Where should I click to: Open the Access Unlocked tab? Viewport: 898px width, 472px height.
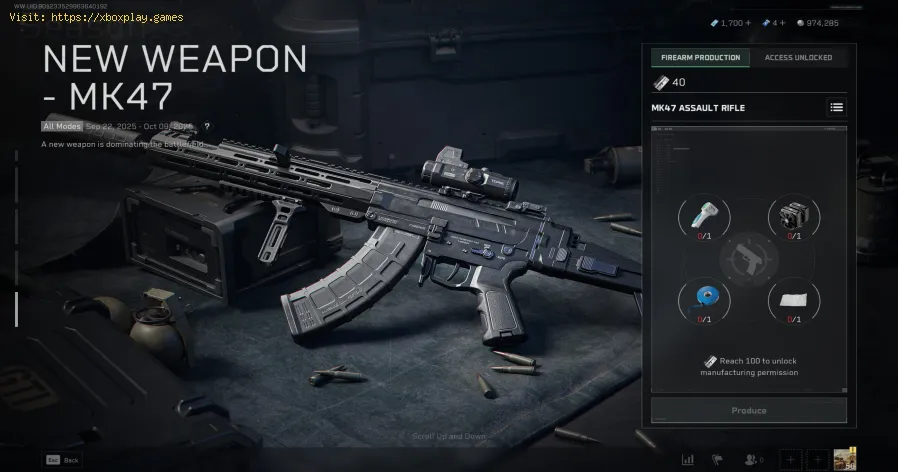coord(798,58)
